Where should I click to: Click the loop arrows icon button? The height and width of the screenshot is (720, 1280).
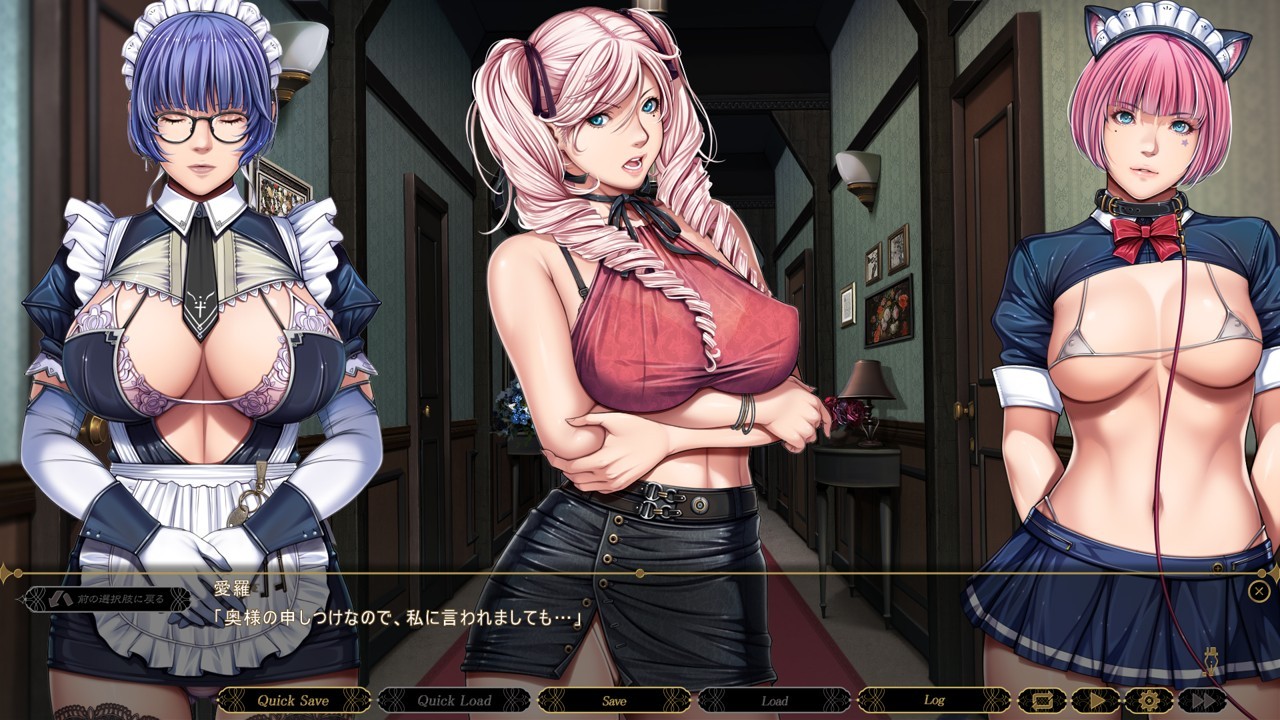point(1041,700)
